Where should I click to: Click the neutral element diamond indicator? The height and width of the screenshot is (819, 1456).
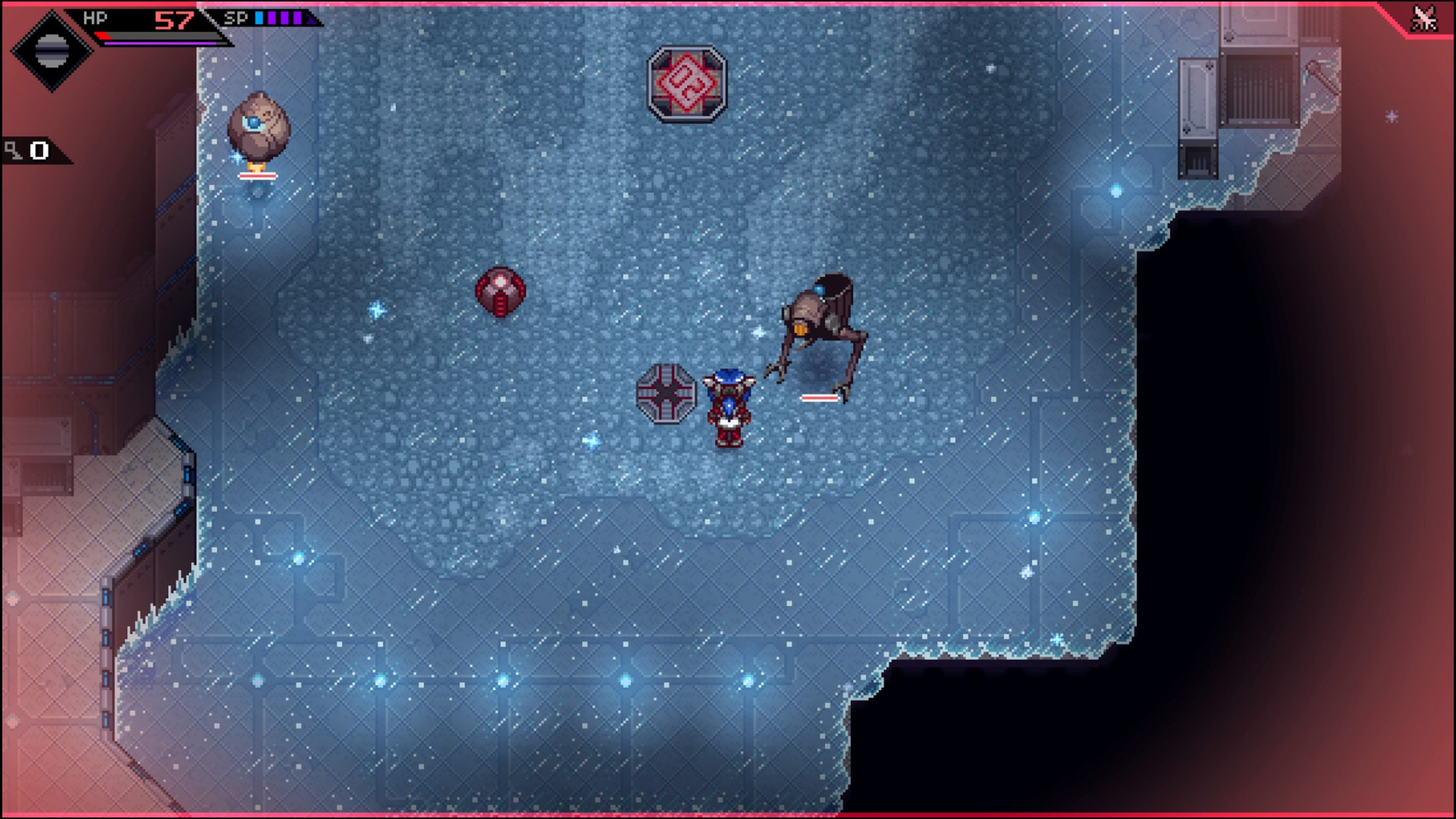pyautogui.click(x=52, y=50)
